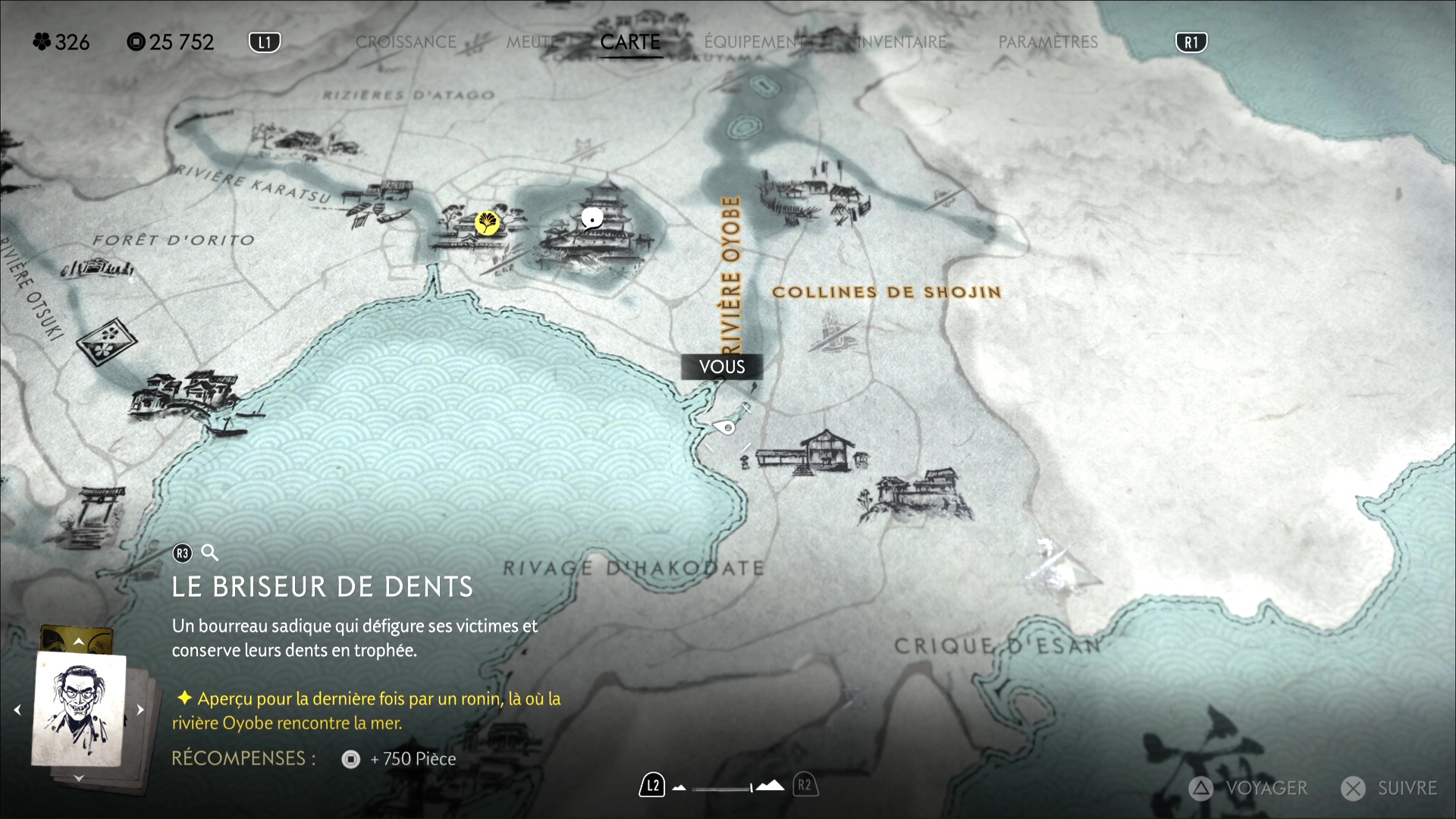
Task: Cycle card stack upward with the up chevron
Action: (x=79, y=642)
